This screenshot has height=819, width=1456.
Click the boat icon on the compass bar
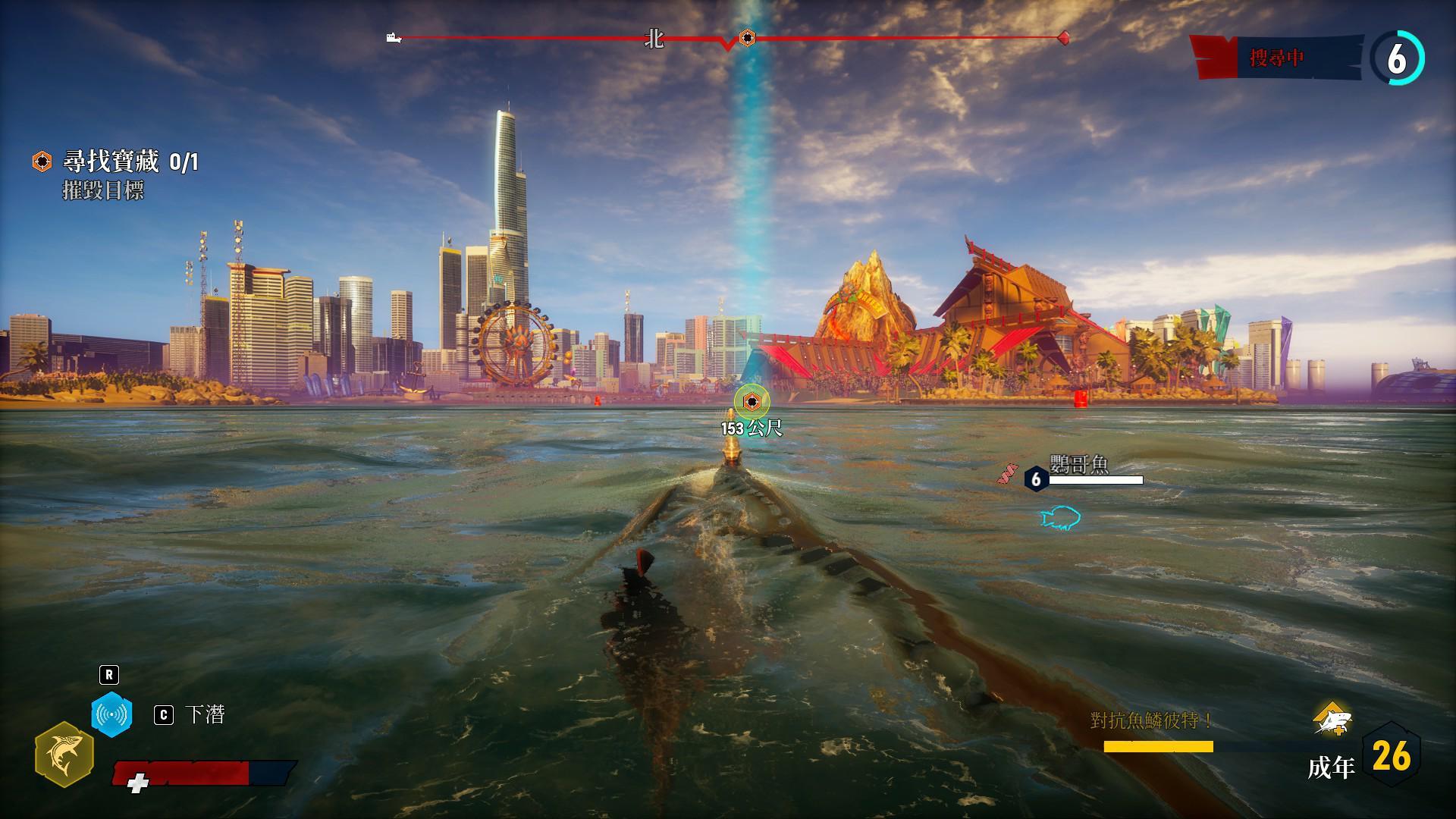click(394, 37)
